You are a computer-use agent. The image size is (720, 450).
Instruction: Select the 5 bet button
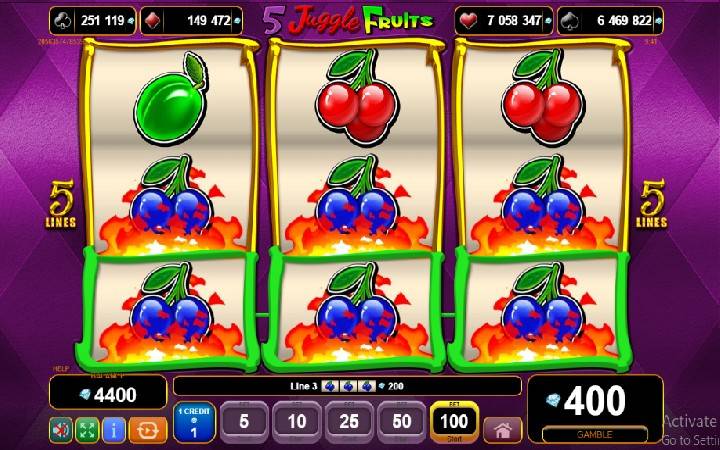tap(244, 422)
